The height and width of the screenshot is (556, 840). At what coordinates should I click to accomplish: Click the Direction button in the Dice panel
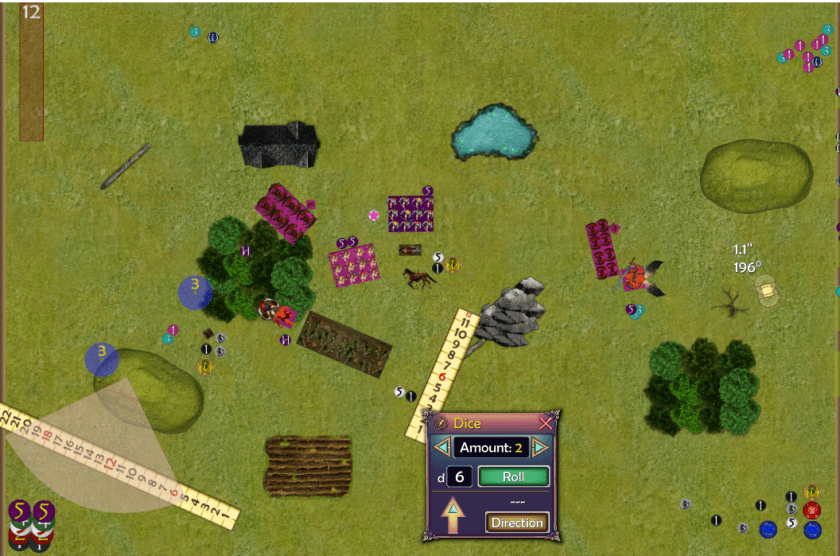tap(517, 522)
